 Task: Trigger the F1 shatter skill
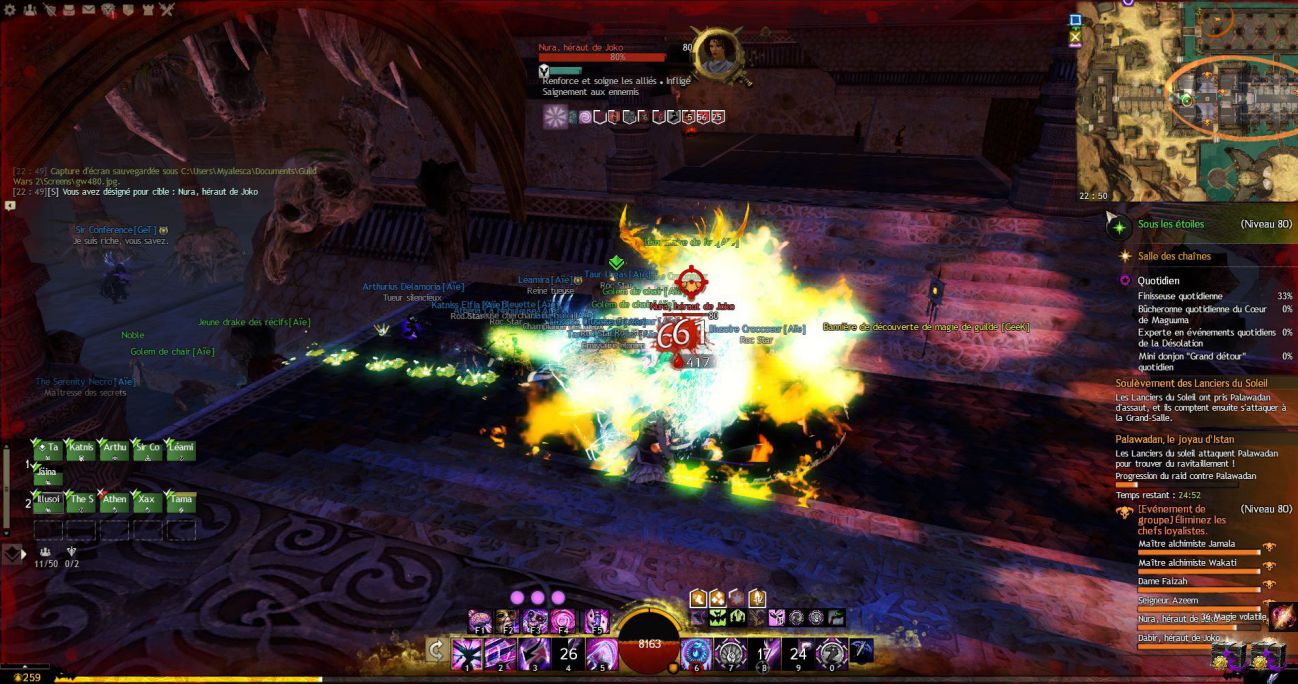pos(479,622)
